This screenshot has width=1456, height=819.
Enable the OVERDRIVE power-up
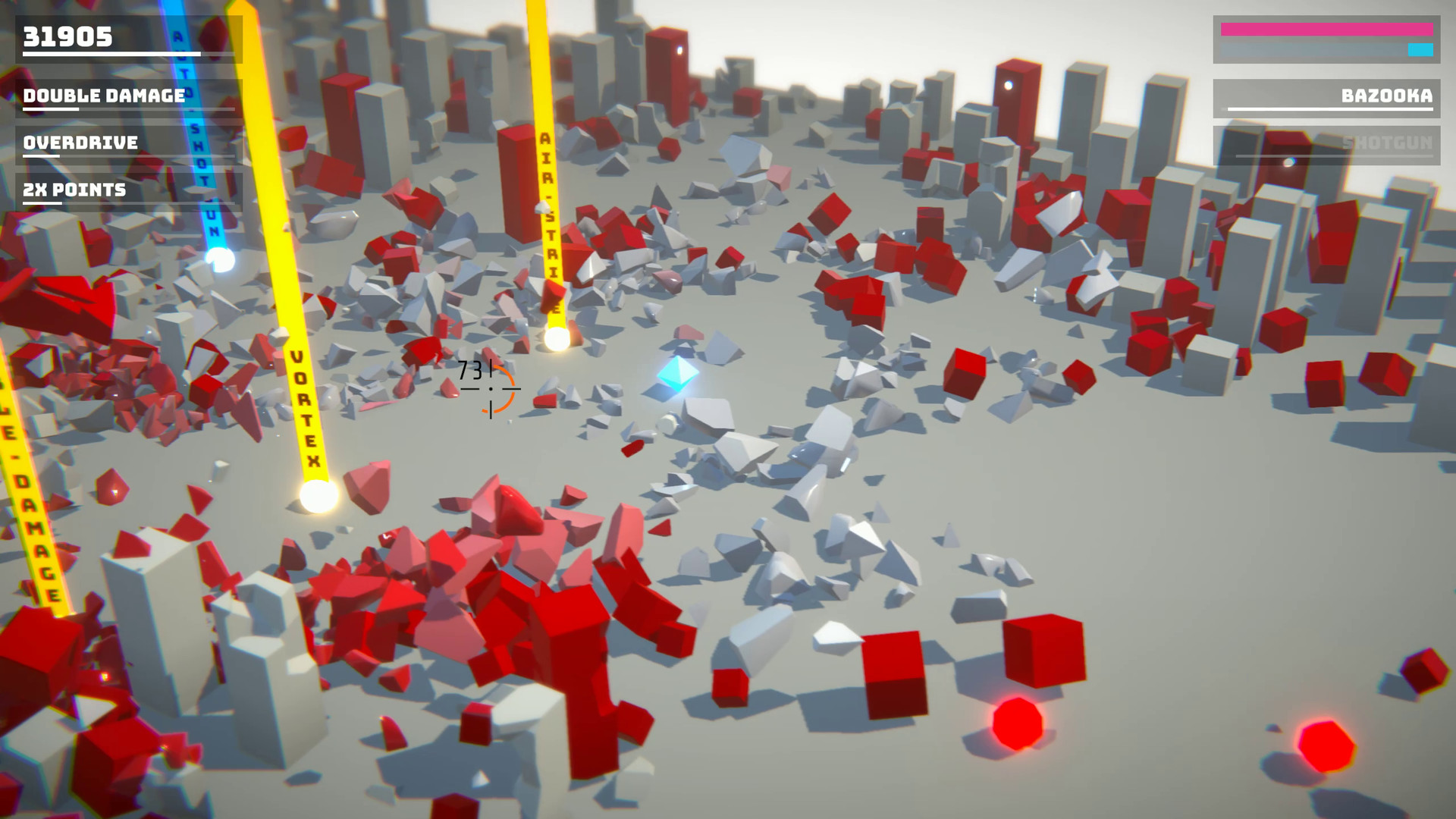pyautogui.click(x=80, y=143)
